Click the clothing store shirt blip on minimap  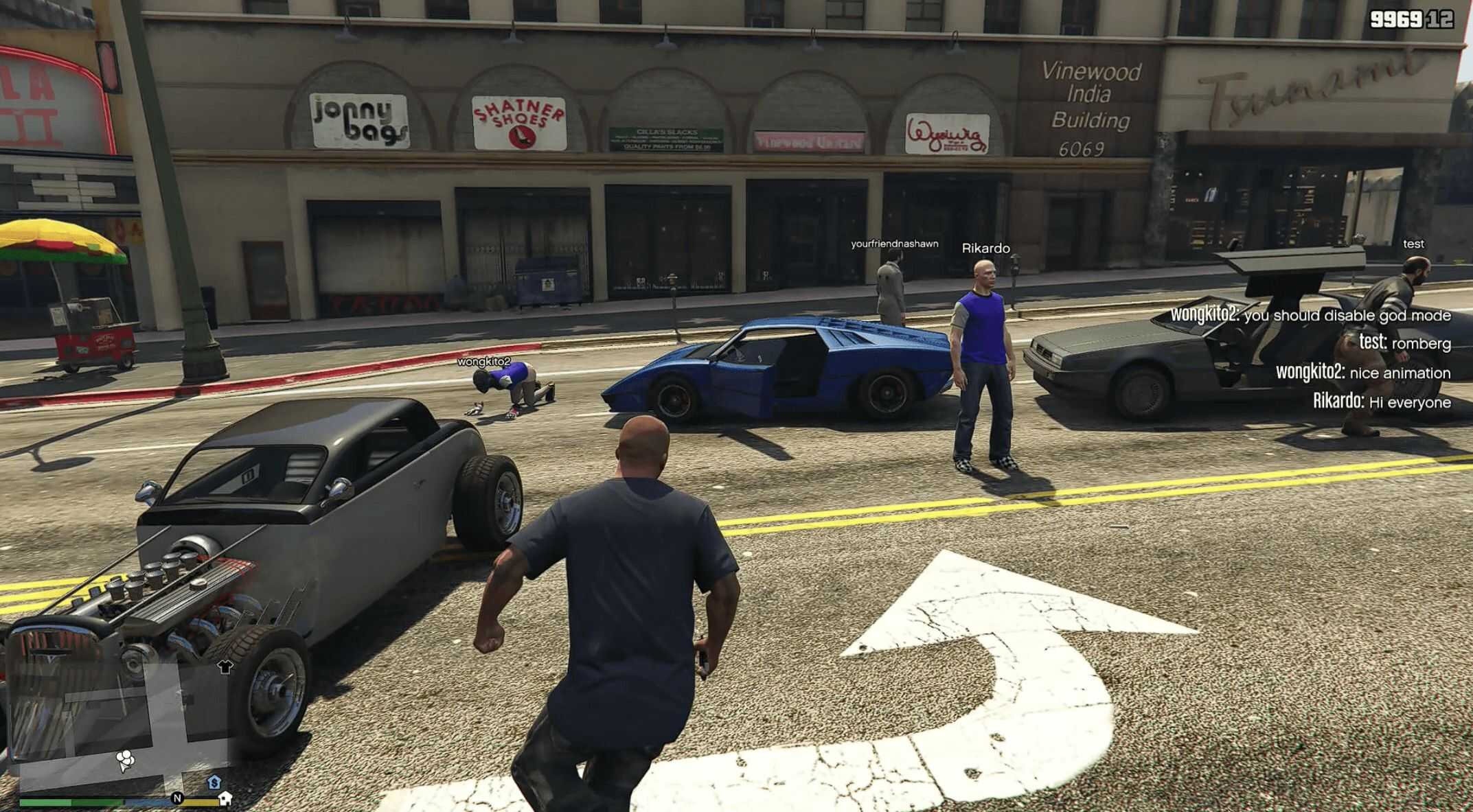[x=225, y=666]
